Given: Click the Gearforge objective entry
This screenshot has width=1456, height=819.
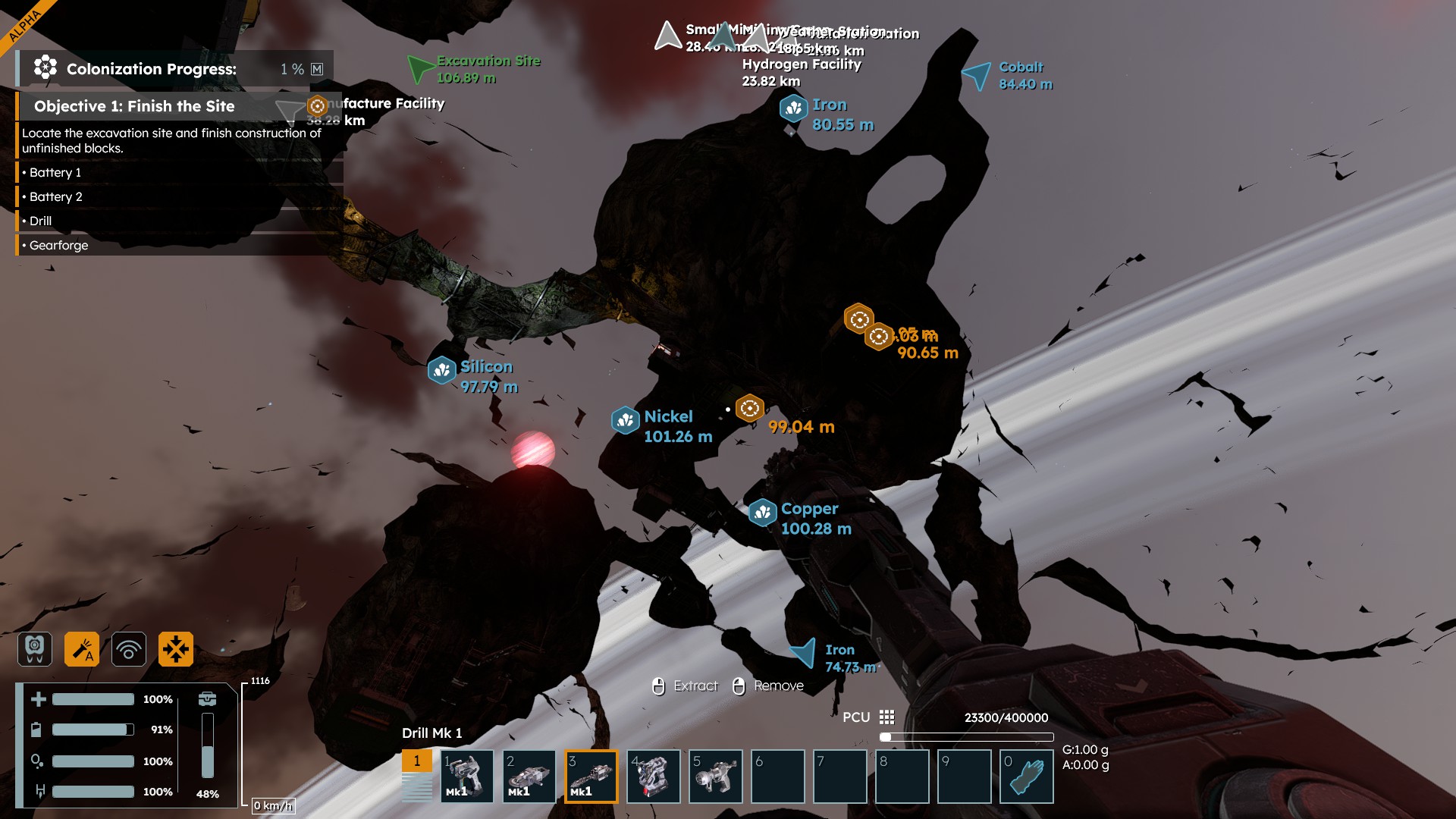Looking at the screenshot, I should 59,246.
